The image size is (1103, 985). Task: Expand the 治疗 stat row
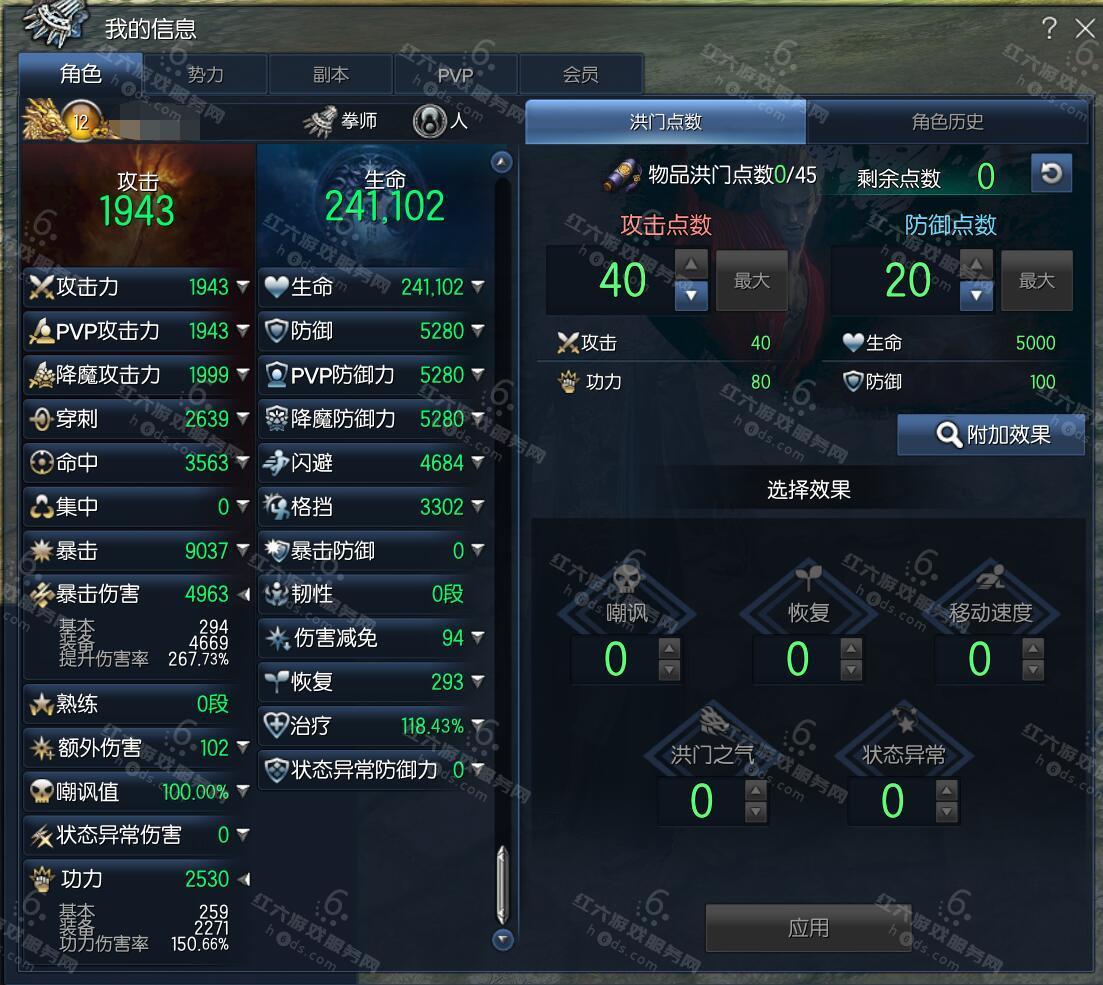(x=478, y=726)
